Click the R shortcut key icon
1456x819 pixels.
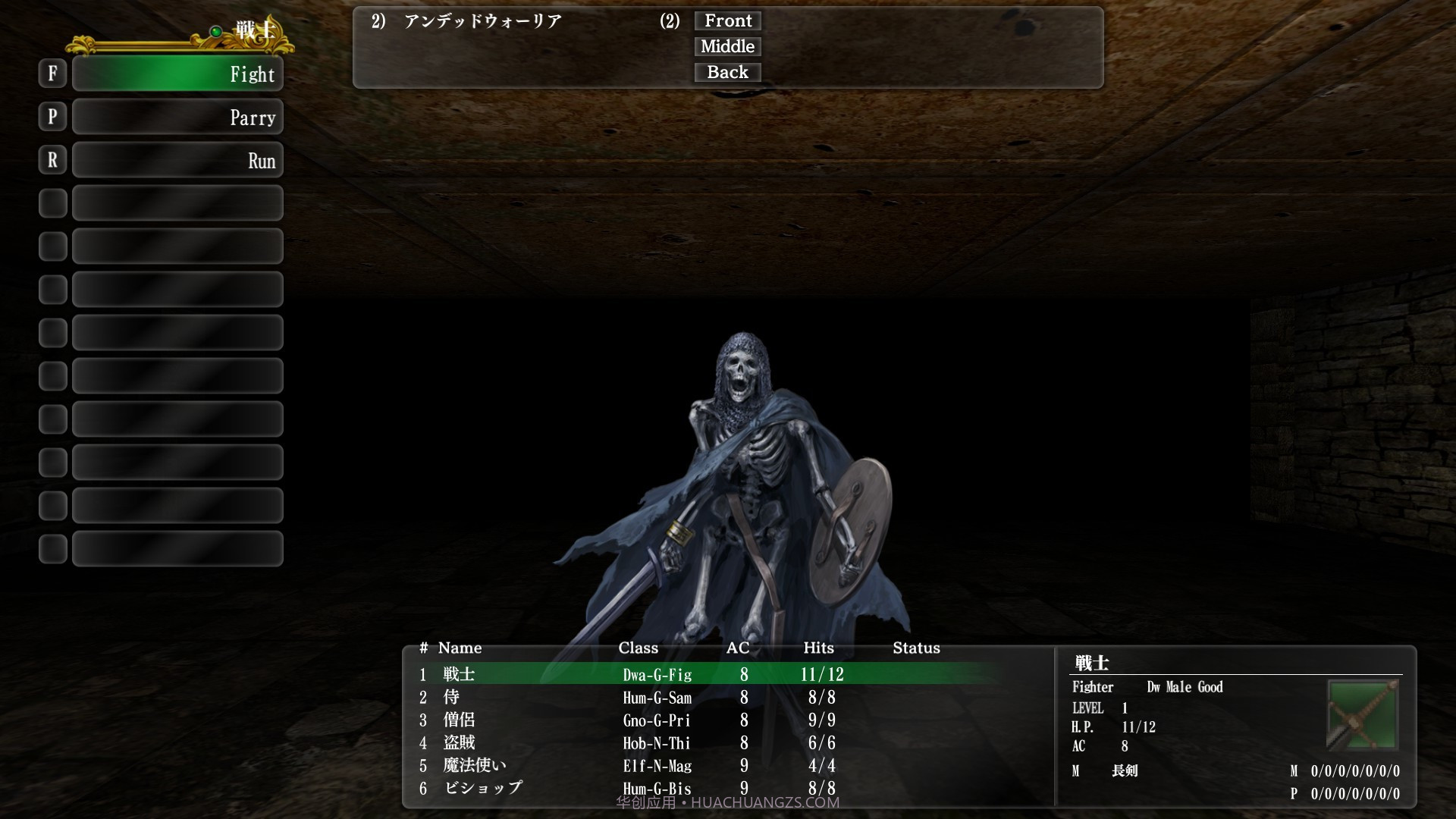52,159
